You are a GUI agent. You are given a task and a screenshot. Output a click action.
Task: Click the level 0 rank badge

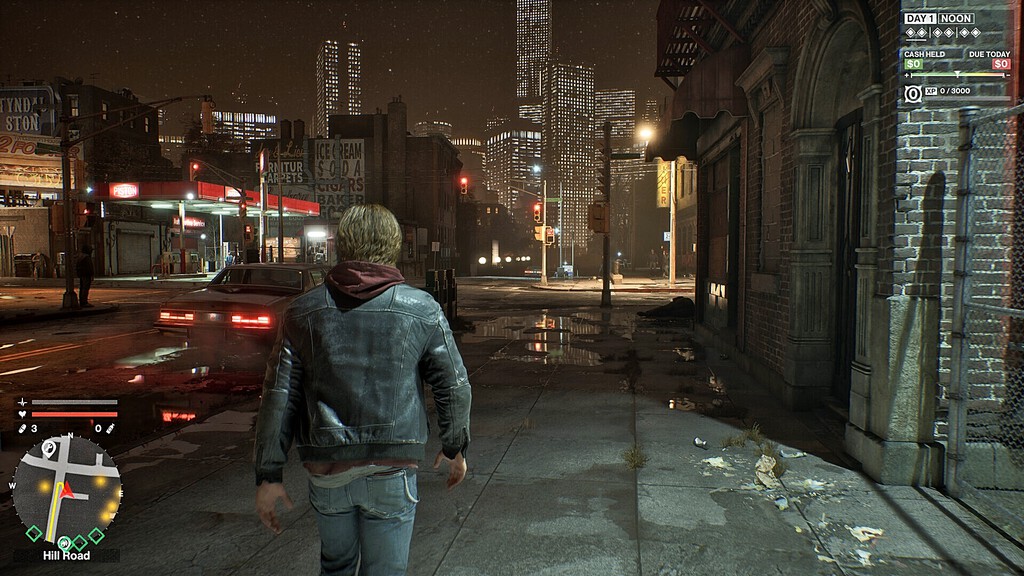pyautogui.click(x=912, y=93)
